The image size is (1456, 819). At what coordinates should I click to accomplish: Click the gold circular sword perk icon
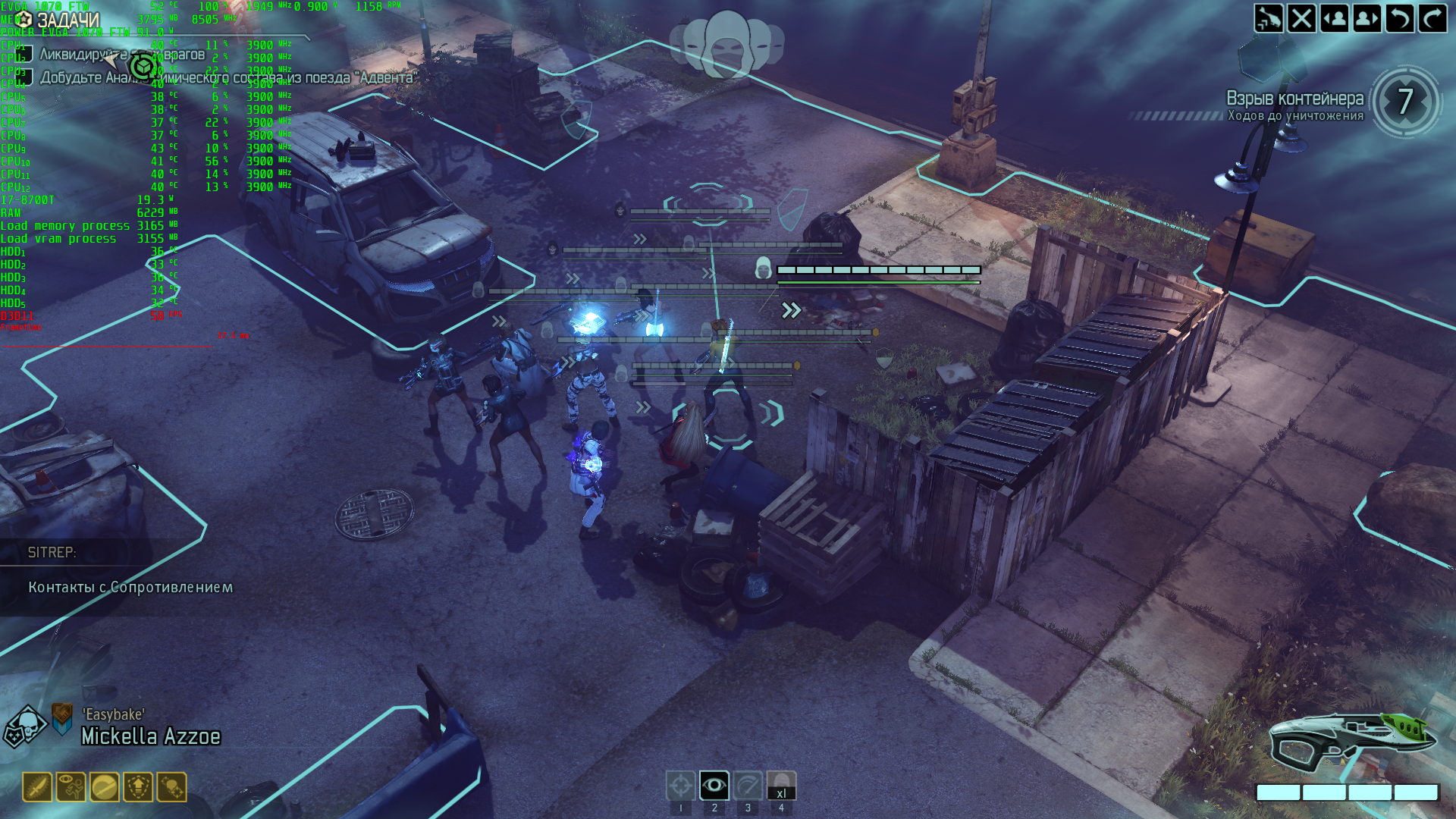(x=105, y=787)
